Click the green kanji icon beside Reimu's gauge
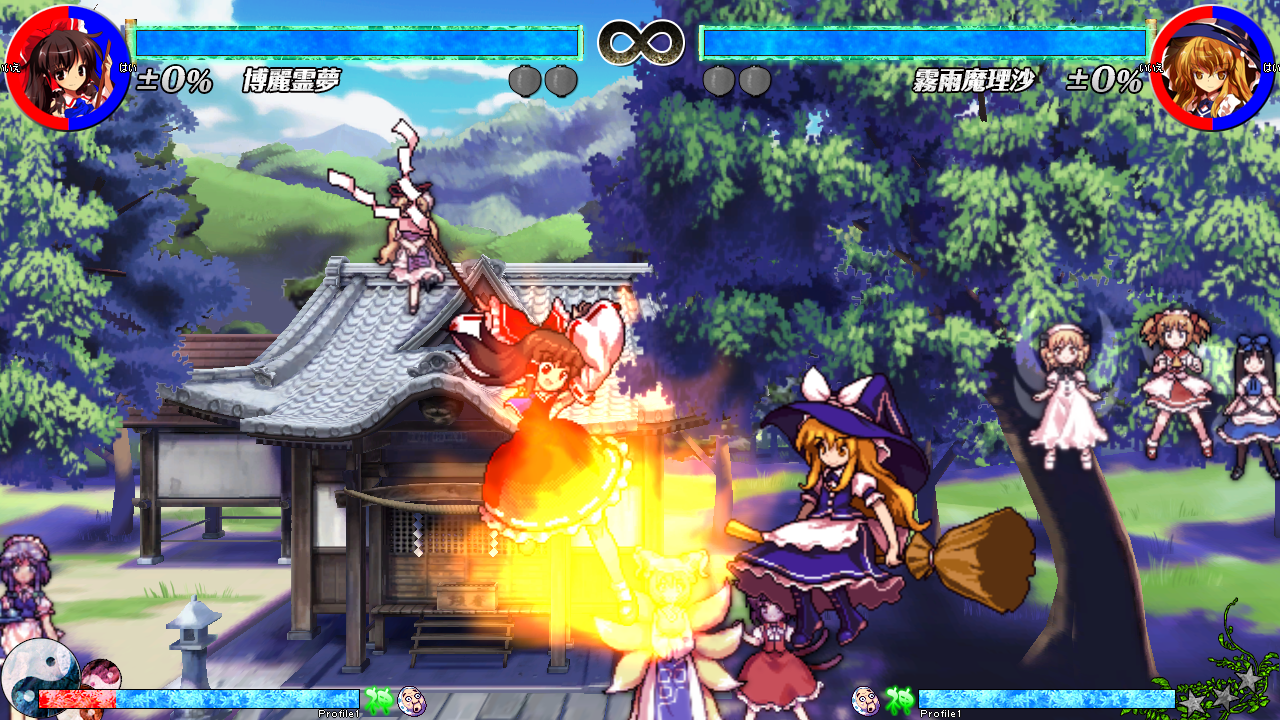 tap(378, 700)
